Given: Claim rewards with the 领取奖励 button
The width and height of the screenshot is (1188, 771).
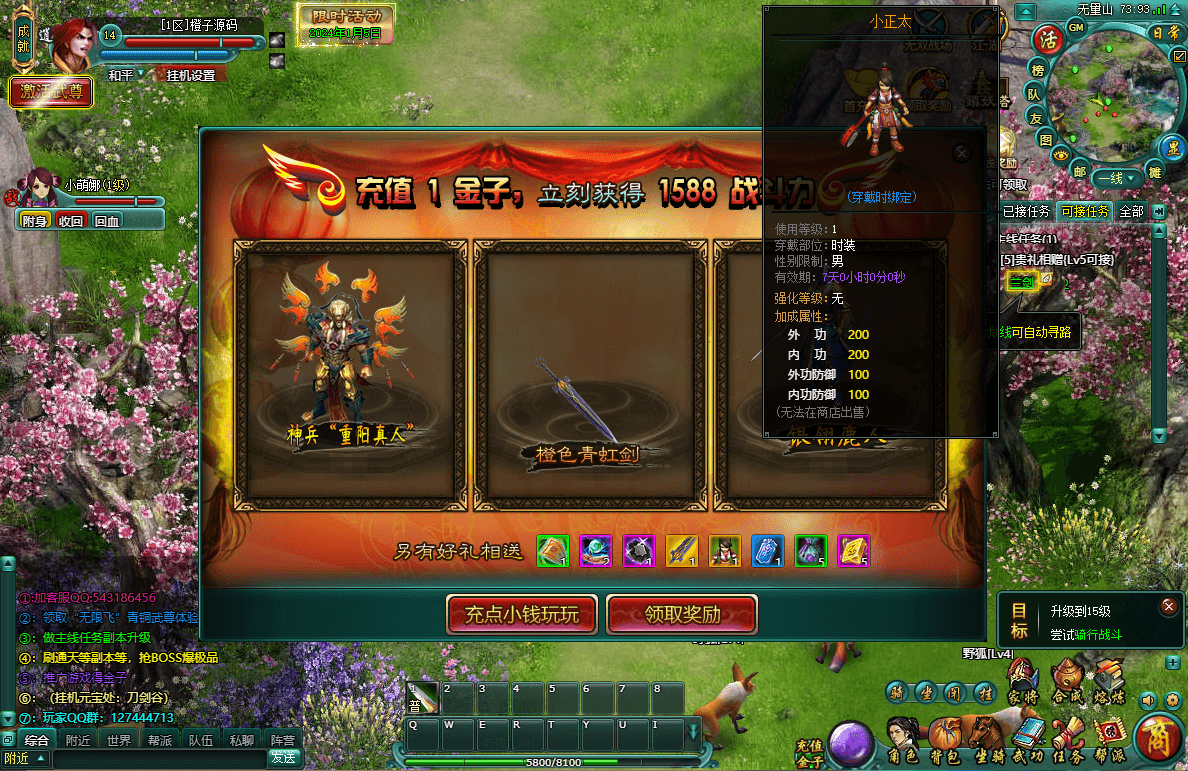Looking at the screenshot, I should tap(682, 614).
